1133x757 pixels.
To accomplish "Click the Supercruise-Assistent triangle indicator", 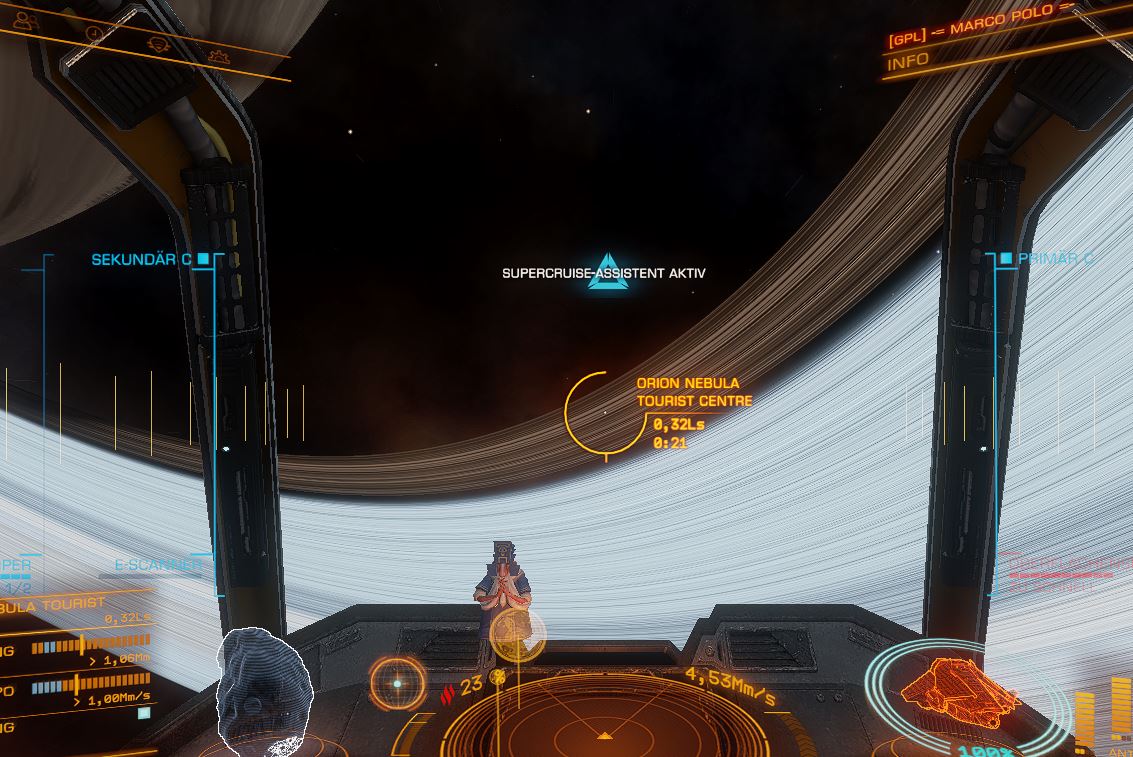I will point(607,273).
